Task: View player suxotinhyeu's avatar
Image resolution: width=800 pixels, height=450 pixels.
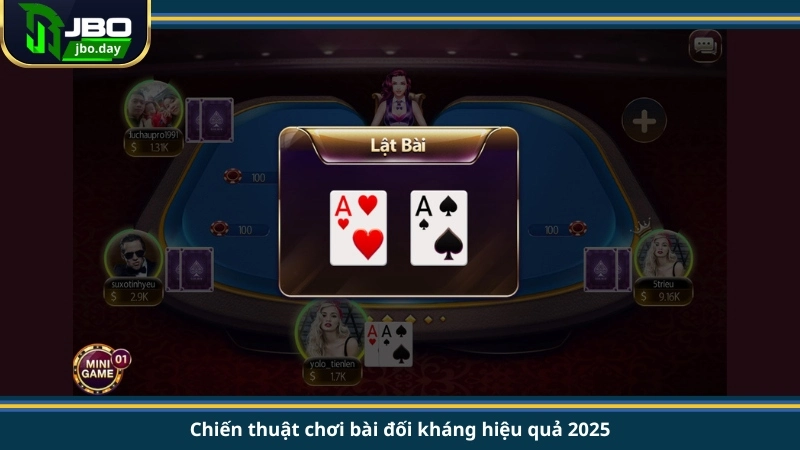Action: tap(132, 255)
